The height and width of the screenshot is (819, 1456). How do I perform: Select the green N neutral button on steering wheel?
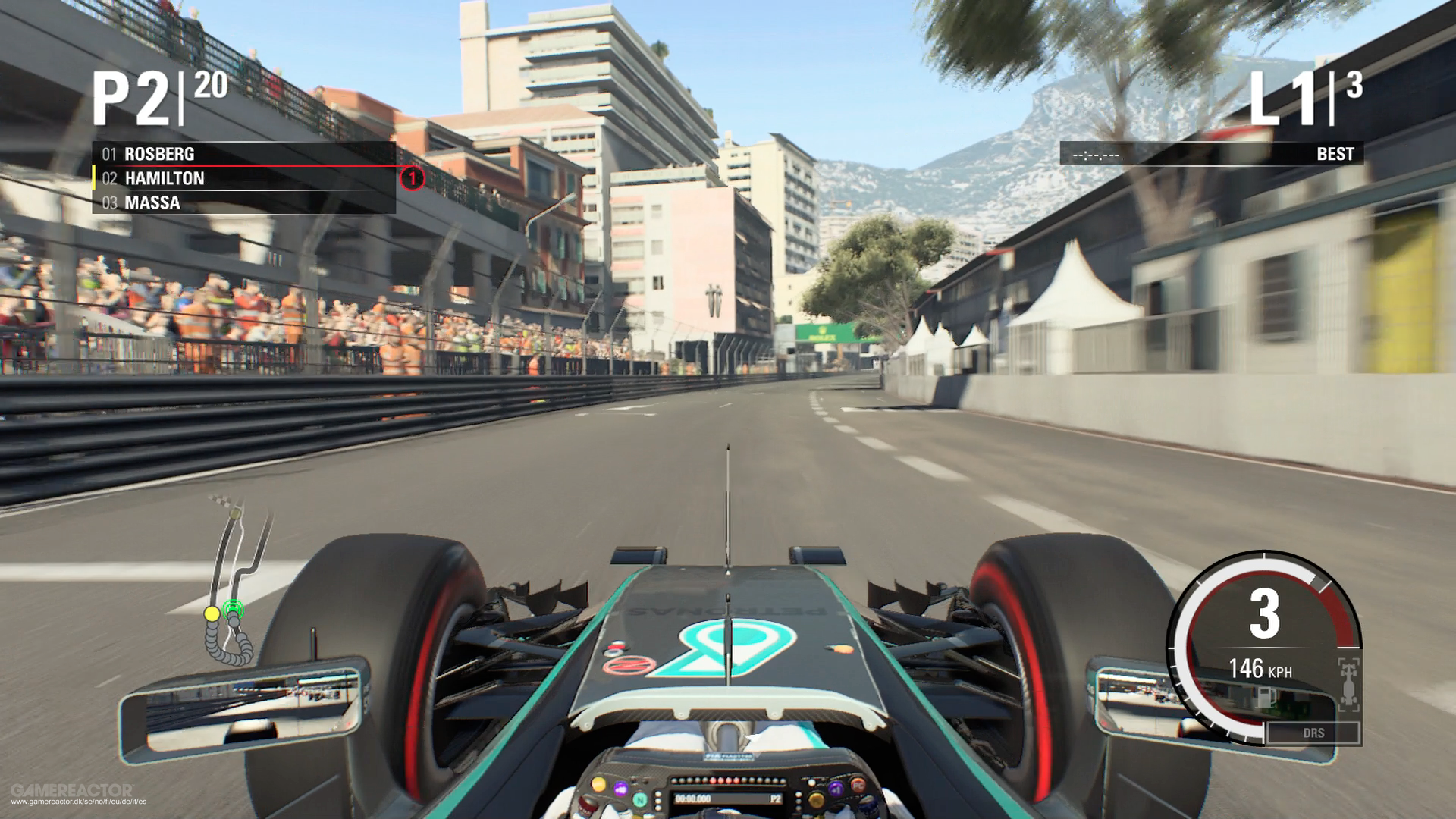coord(640,801)
